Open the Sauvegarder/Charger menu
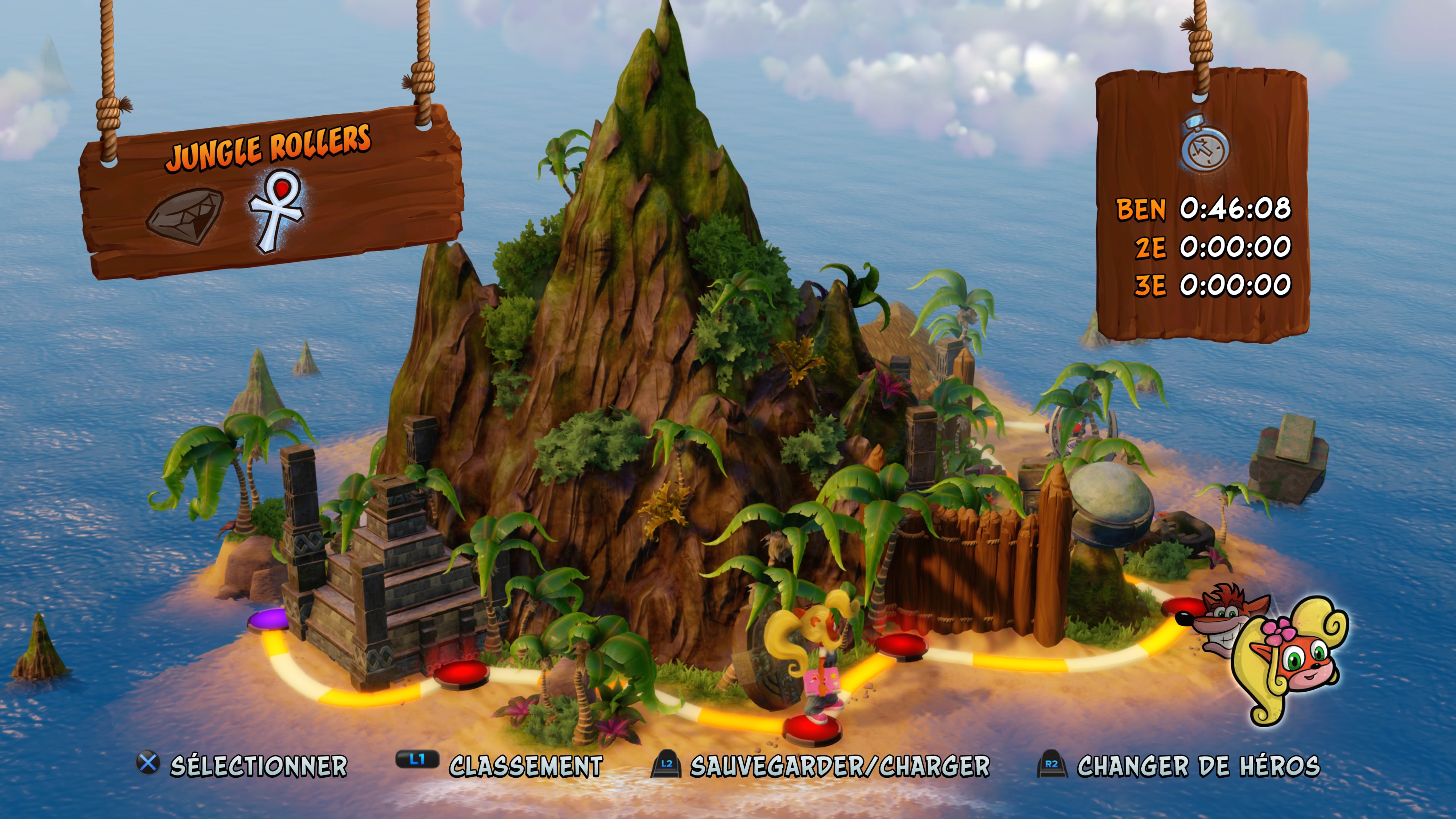Viewport: 1456px width, 819px height. point(839,766)
